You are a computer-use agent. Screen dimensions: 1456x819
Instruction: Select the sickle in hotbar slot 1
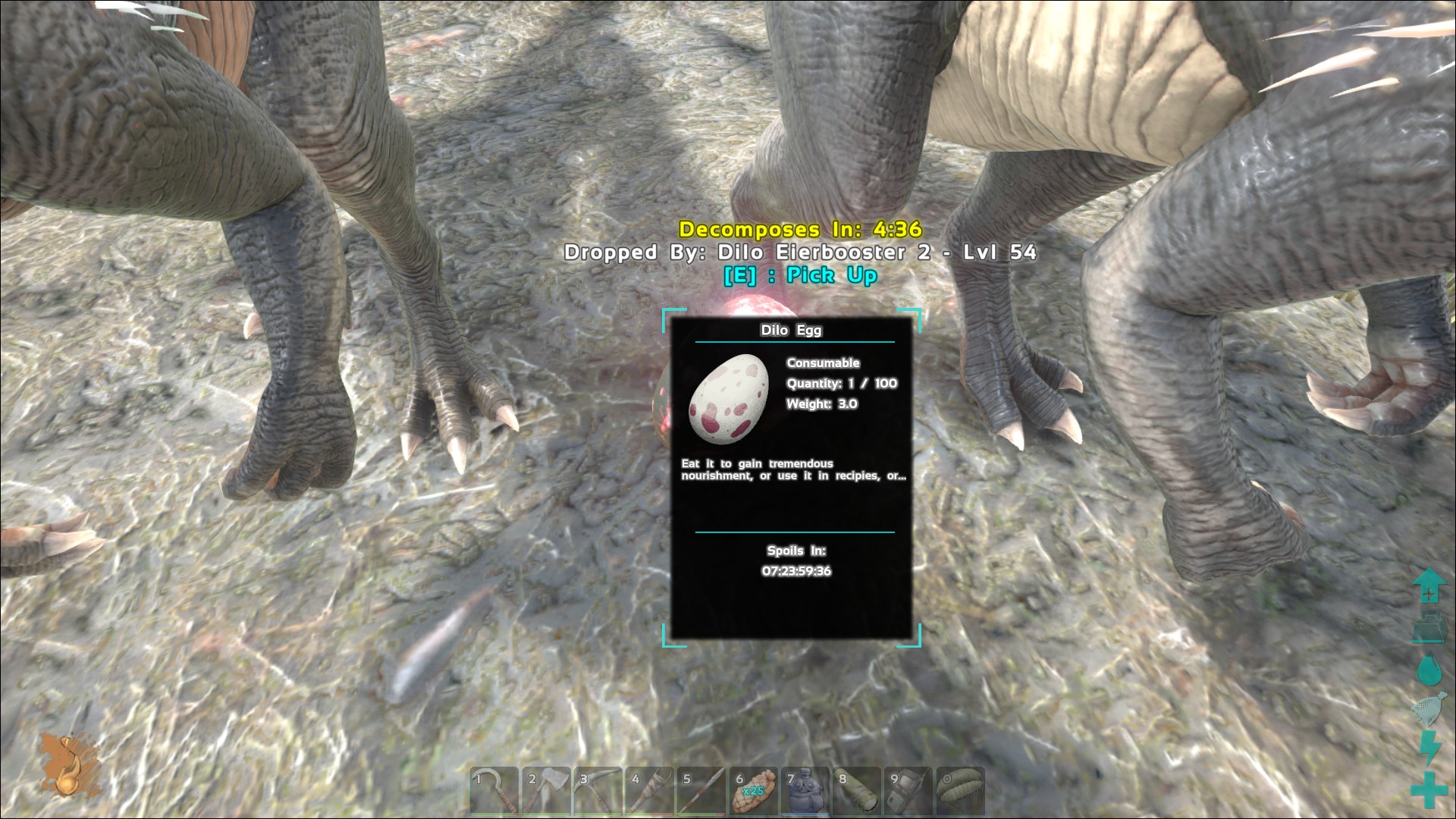[494, 791]
